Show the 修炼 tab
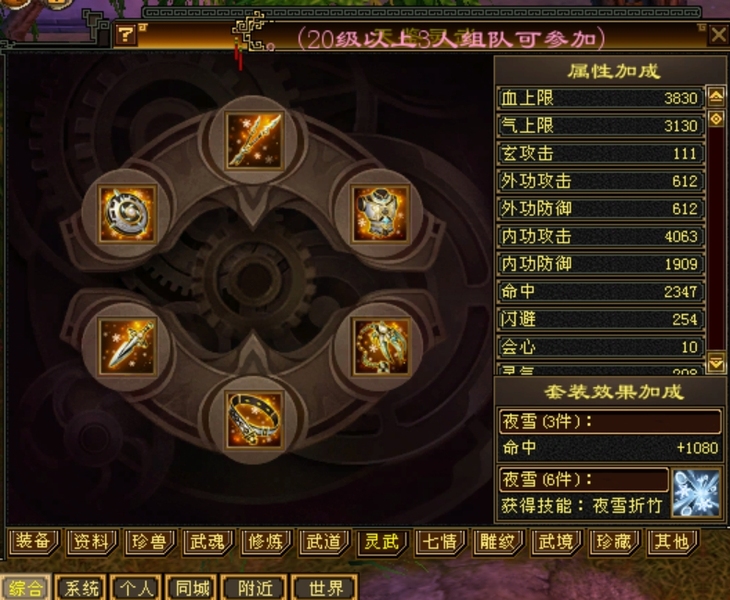Viewport: 730px width, 600px height. click(x=267, y=542)
